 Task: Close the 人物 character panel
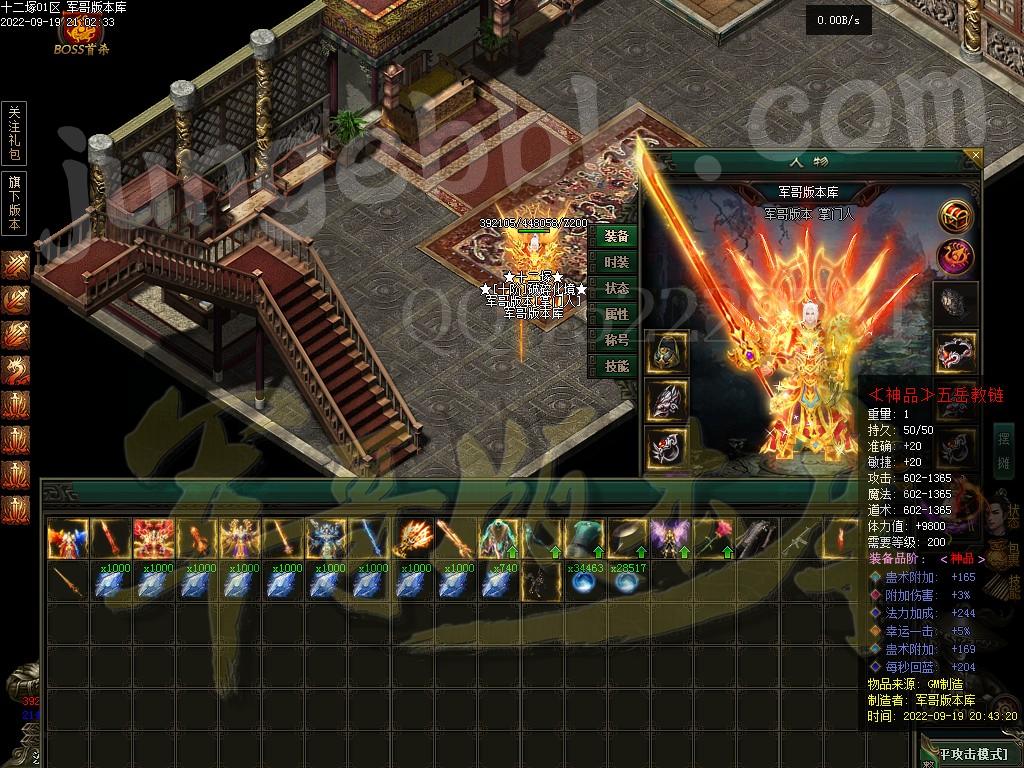coord(976,156)
